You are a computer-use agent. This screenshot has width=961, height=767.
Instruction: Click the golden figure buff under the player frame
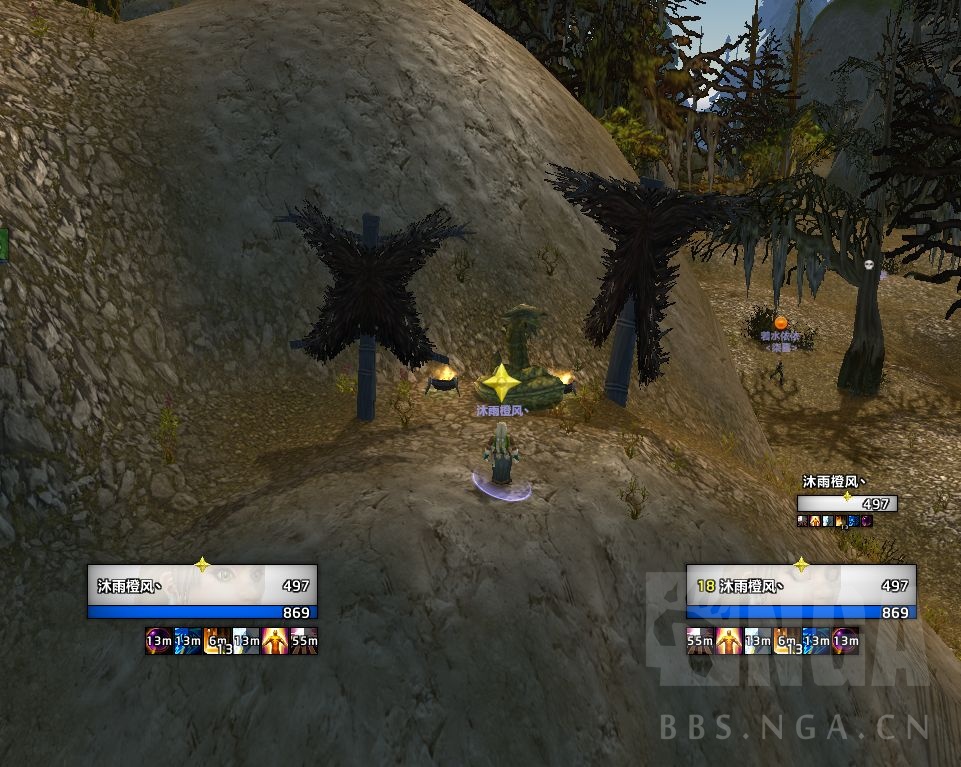(275, 641)
